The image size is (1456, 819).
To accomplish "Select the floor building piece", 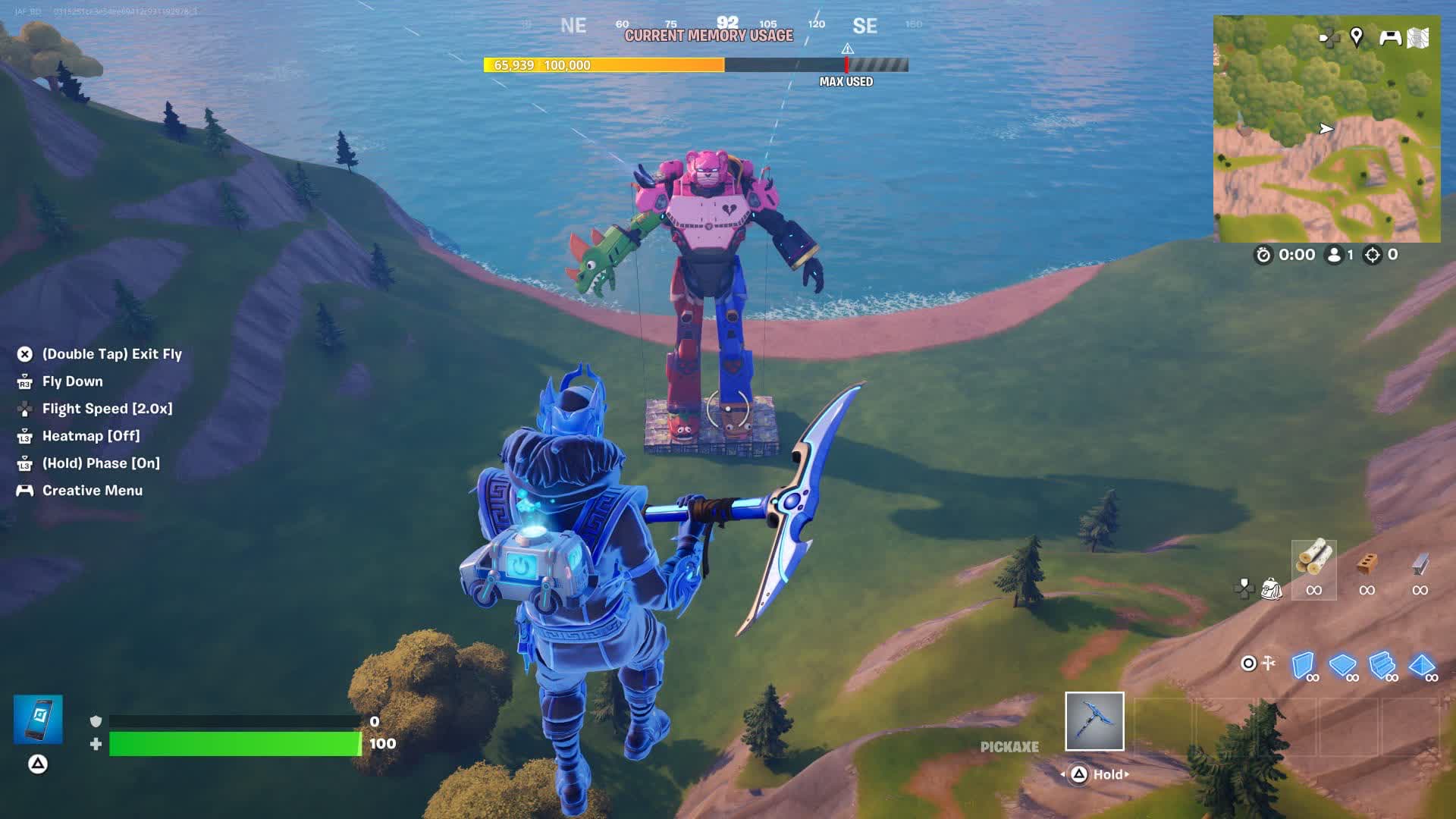I will 1342,665.
